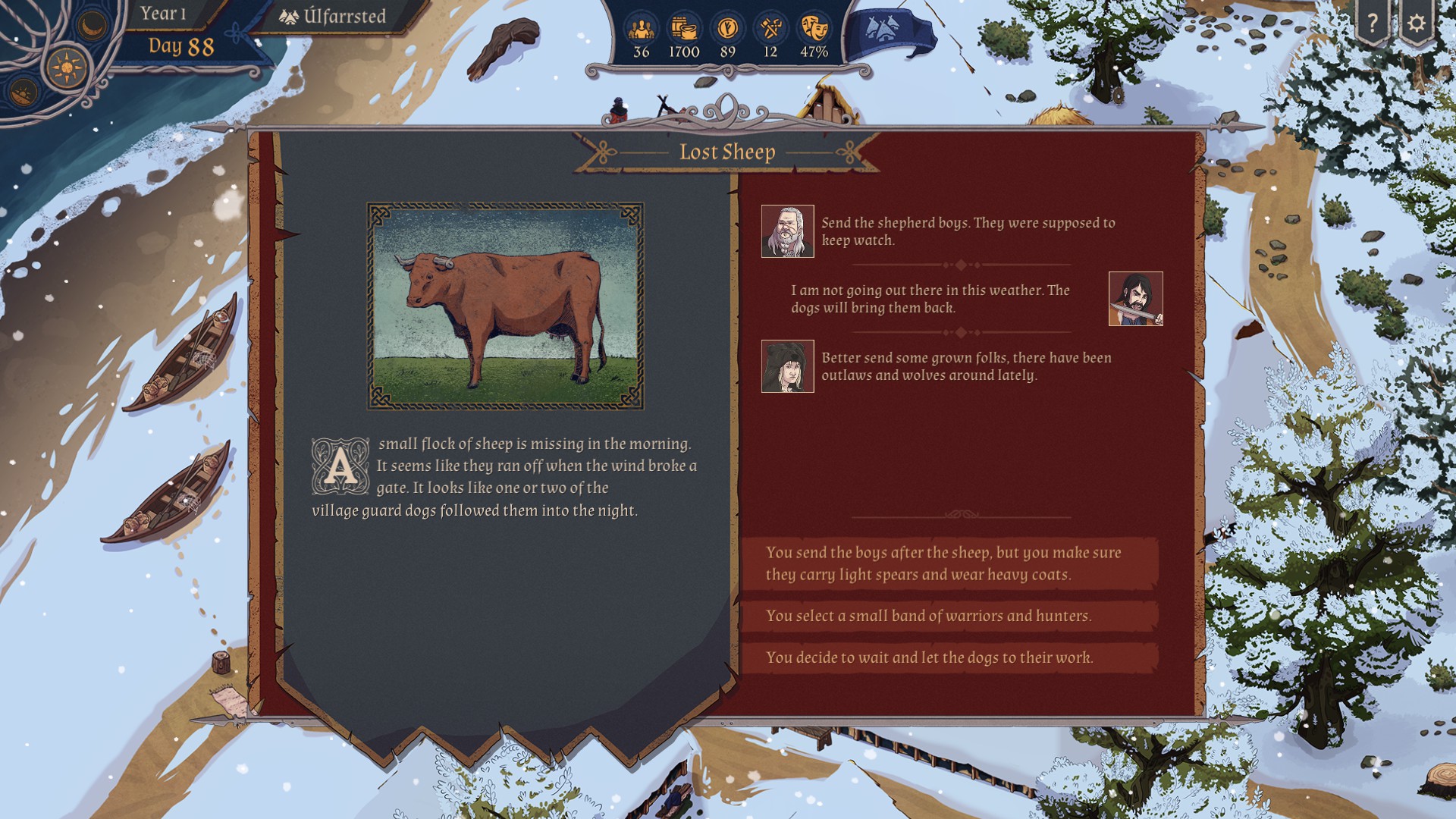Click the Úlfarrsted village name banner
Viewport: 1456px width, 819px height.
[x=333, y=16]
